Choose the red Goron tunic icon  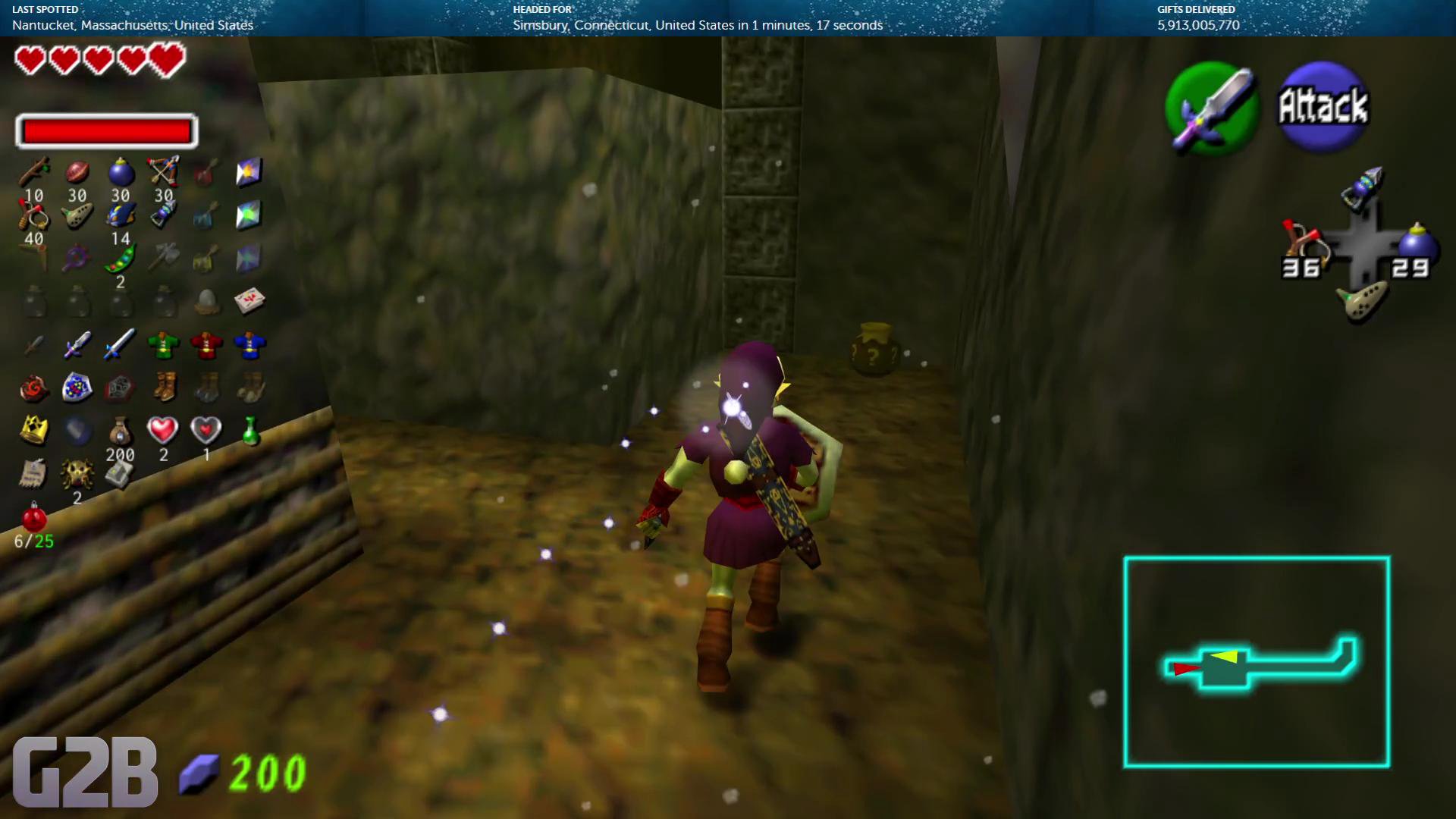[206, 346]
